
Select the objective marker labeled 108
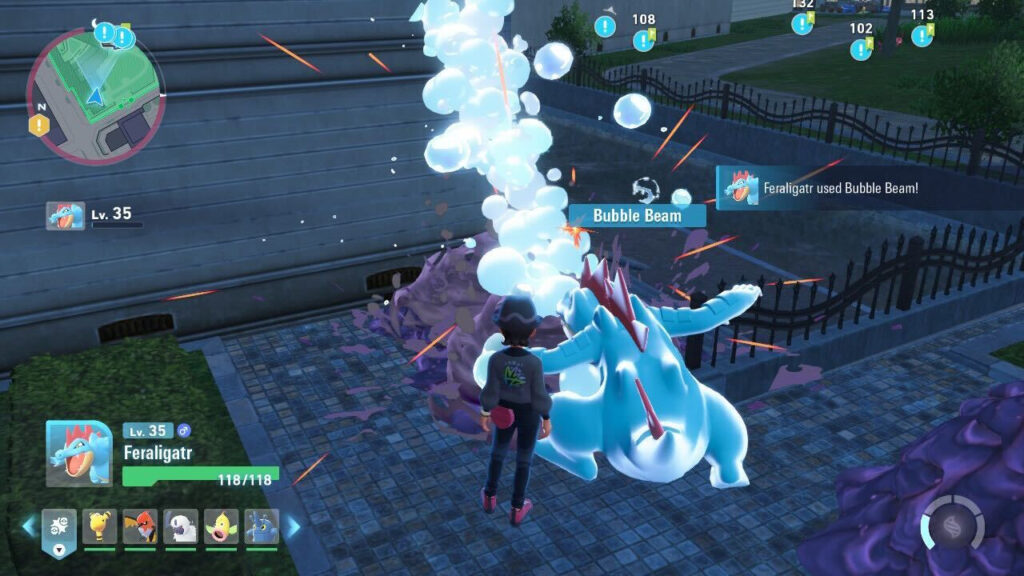tap(644, 39)
